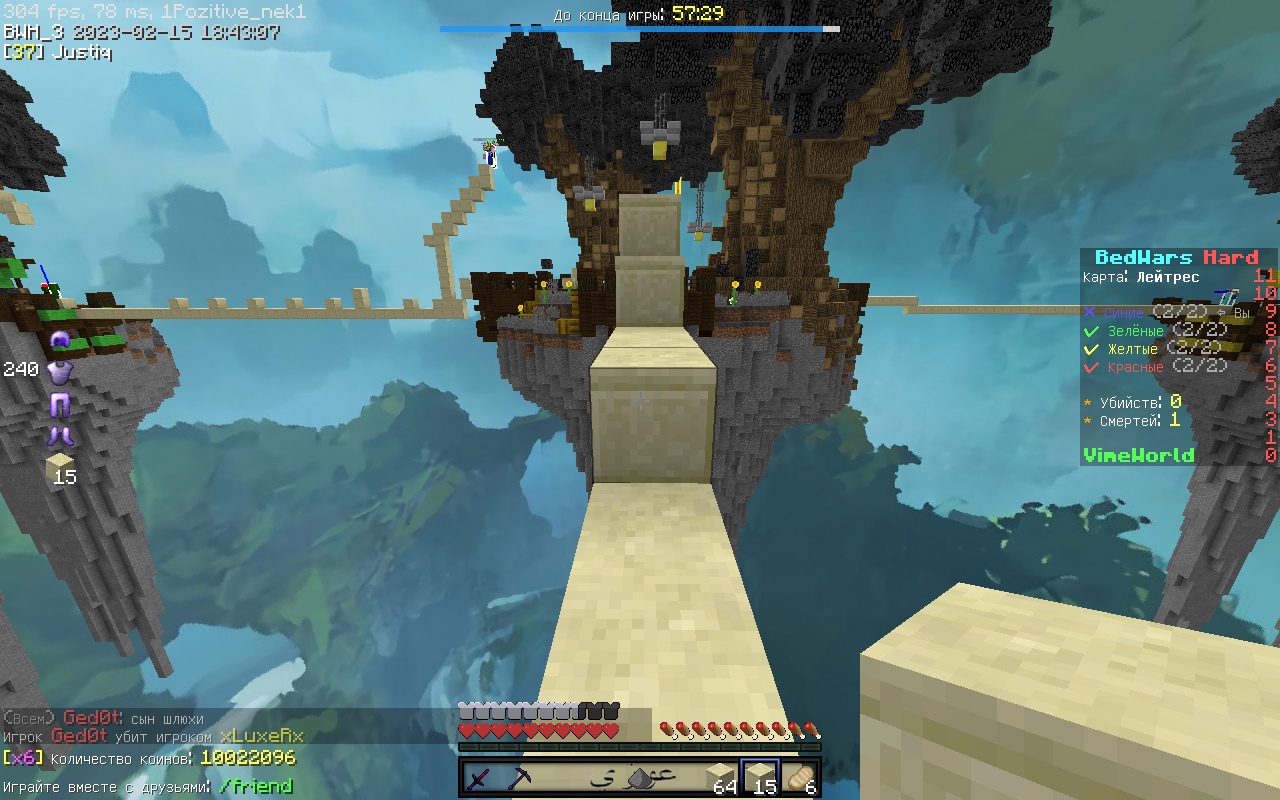This screenshot has height=800, width=1280.
Task: Click the enchanted helmet armor icon
Action: coord(59,341)
